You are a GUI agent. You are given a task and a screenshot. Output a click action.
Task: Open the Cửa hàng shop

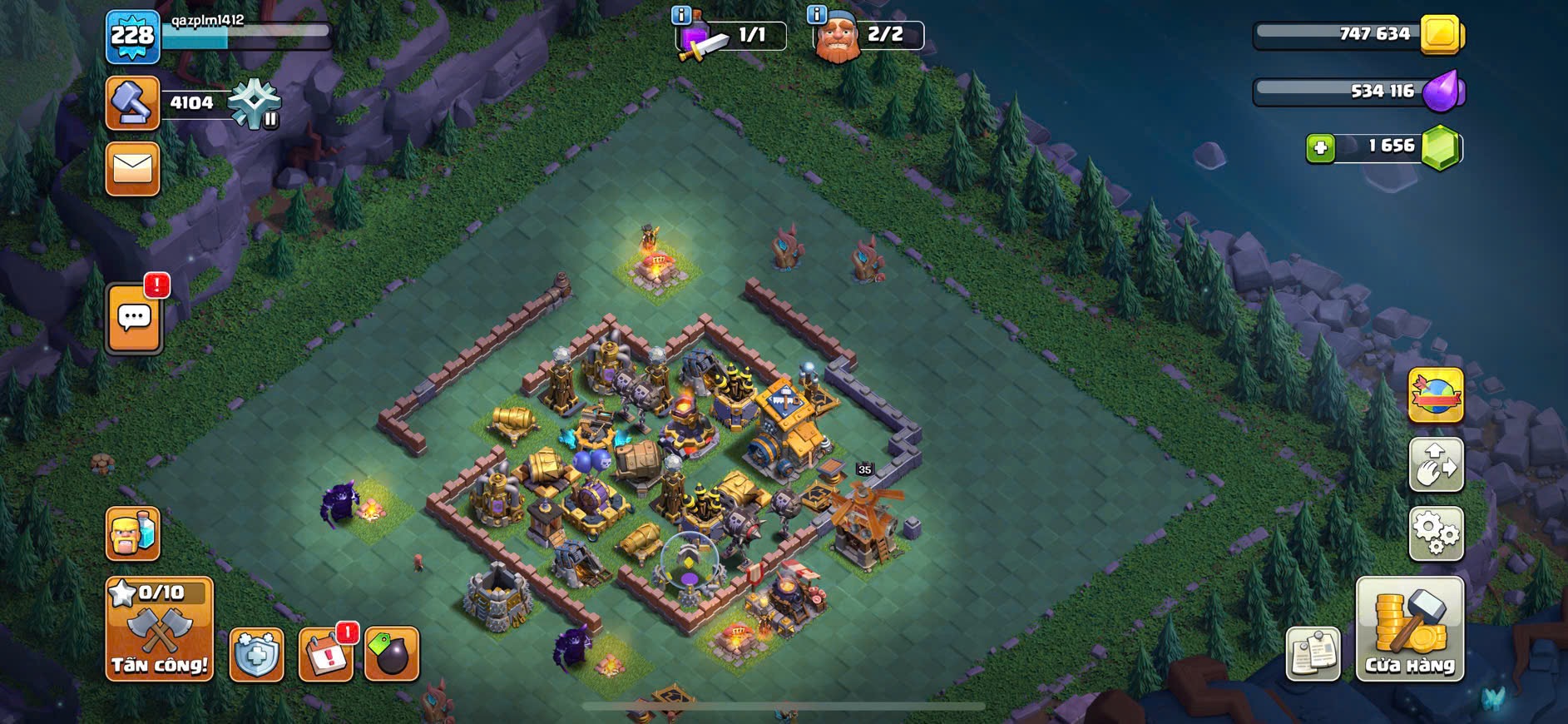1409,629
